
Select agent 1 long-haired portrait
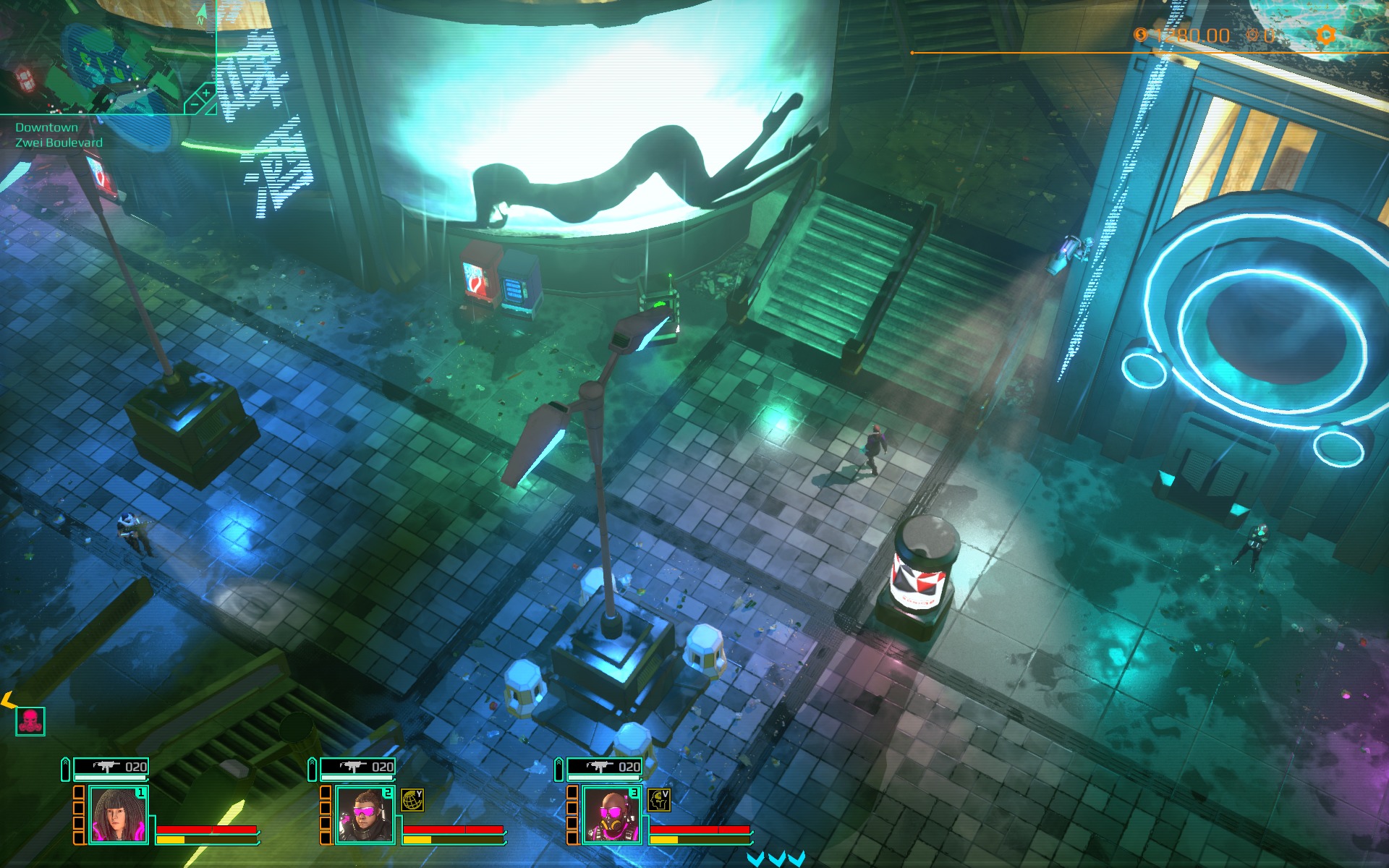coord(118,815)
